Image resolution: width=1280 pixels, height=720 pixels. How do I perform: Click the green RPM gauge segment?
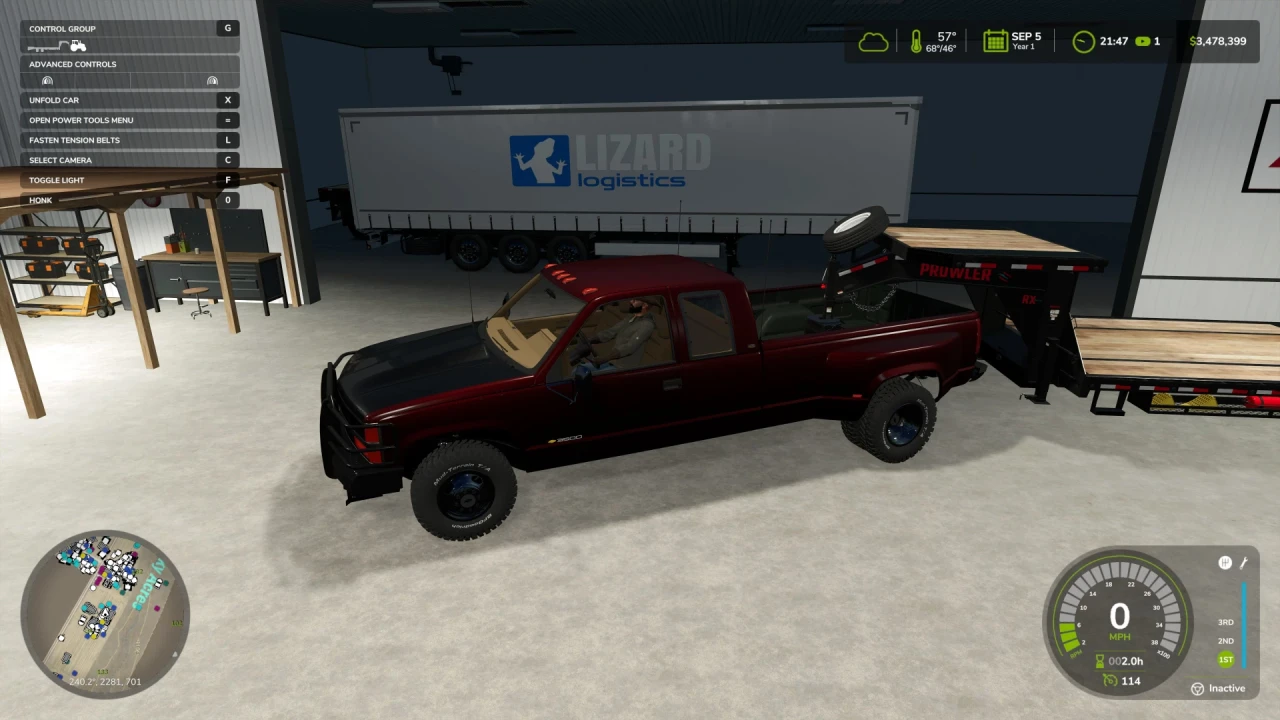click(1069, 637)
